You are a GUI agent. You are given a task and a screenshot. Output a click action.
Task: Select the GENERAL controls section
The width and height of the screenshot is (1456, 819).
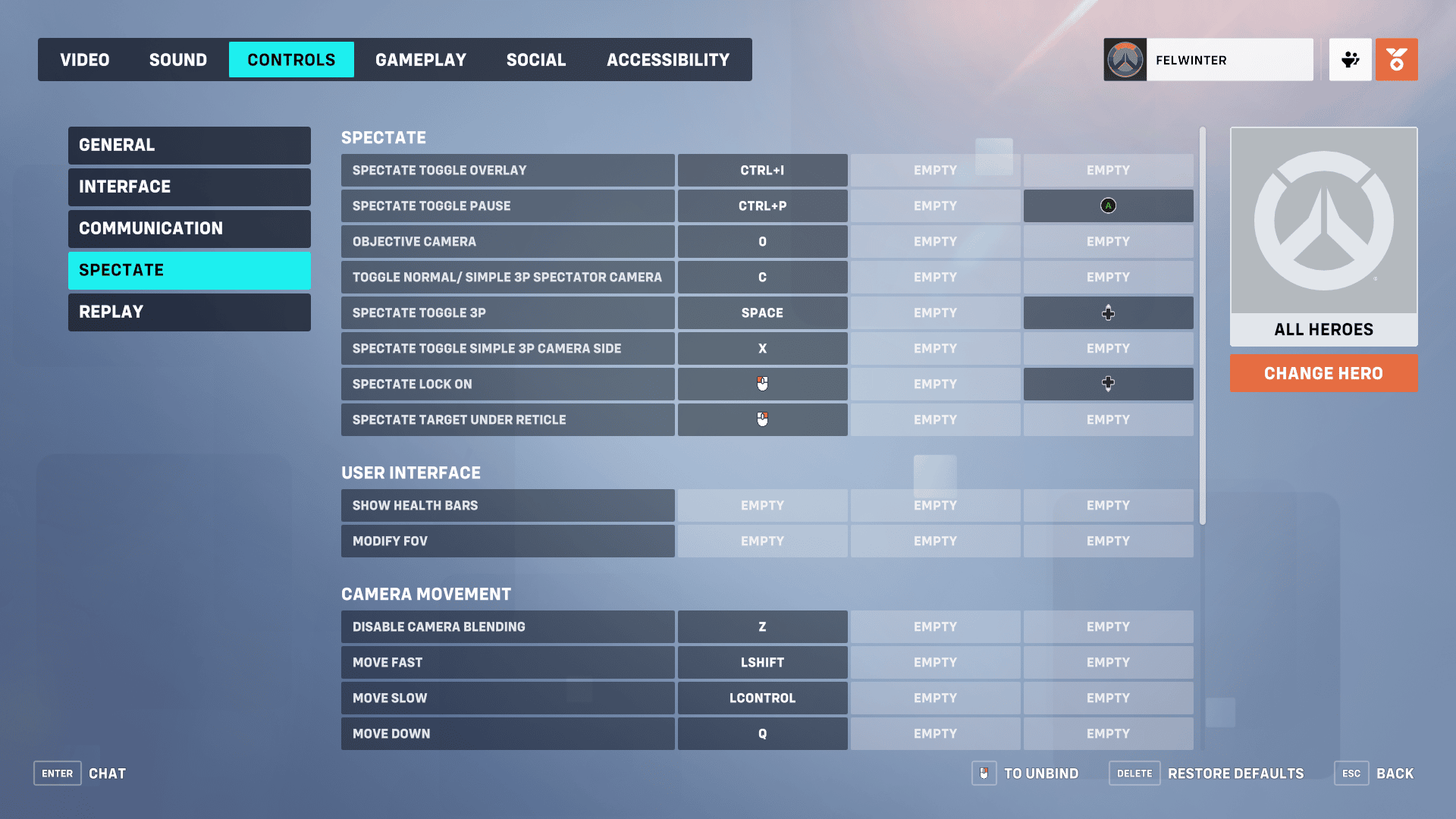coord(189,145)
